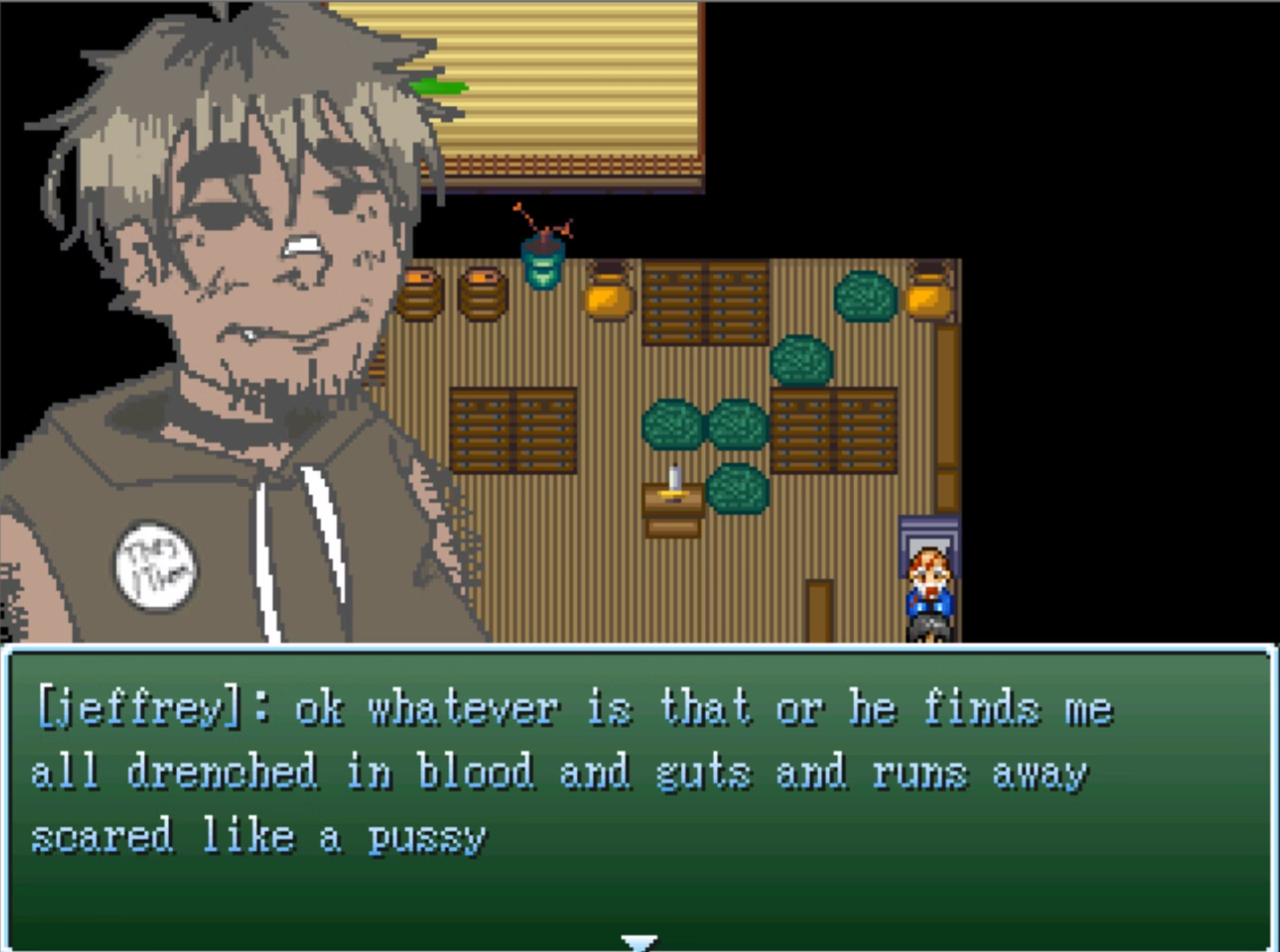Click the dialogue continue arrow
The height and width of the screenshot is (952, 1280).
click(639, 941)
